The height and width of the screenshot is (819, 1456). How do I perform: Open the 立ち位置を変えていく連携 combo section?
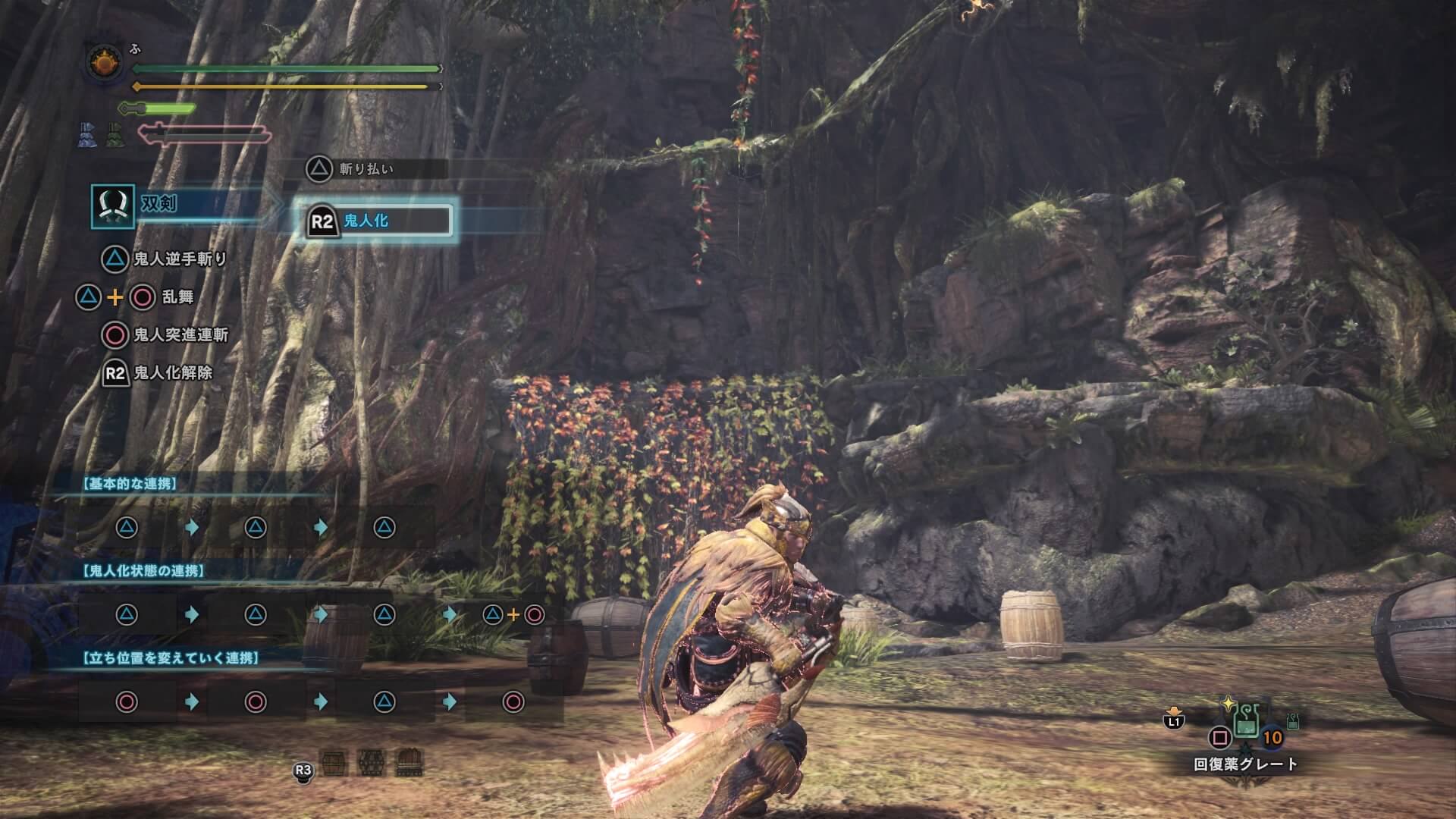pos(171,657)
